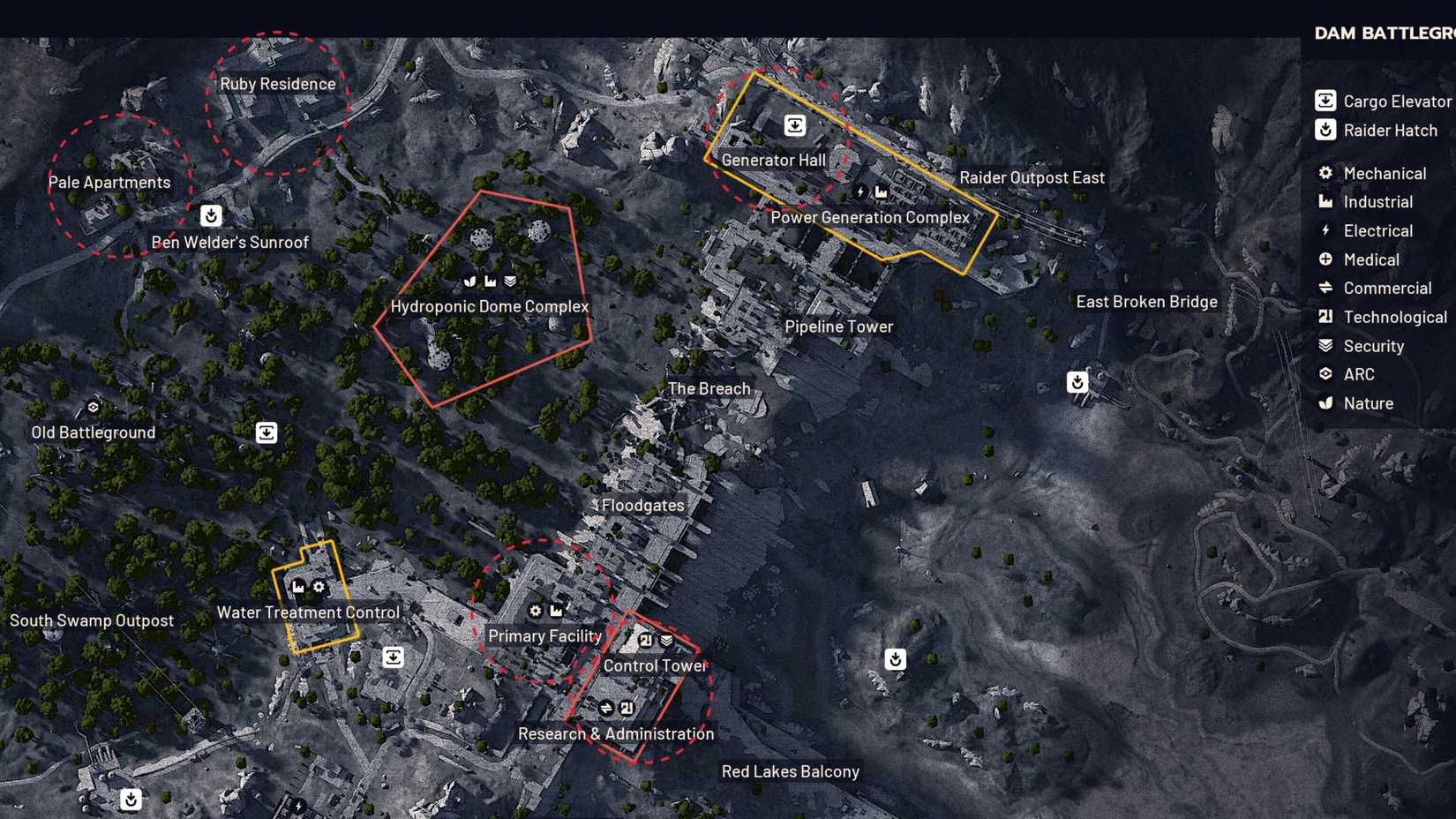This screenshot has height=819, width=1456.
Task: Click the Technological icon at Research & Administration
Action: [627, 707]
